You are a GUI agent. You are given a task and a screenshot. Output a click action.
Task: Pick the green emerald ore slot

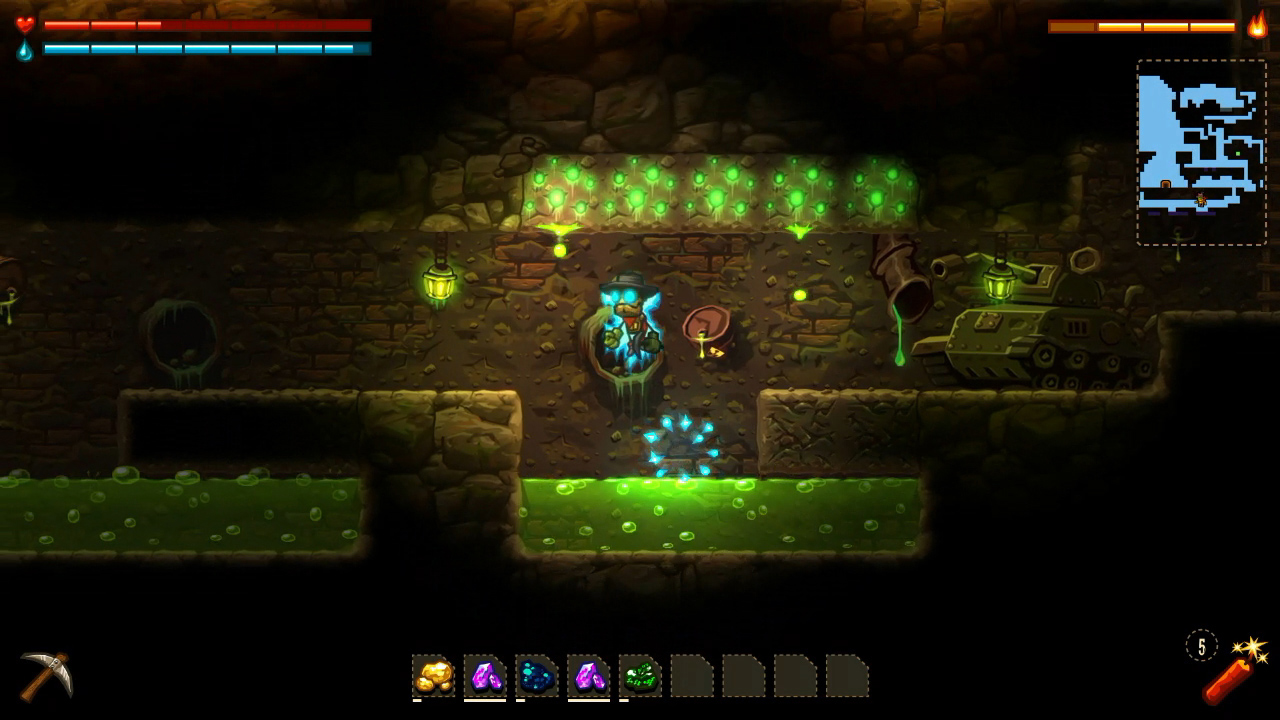pyautogui.click(x=640, y=676)
